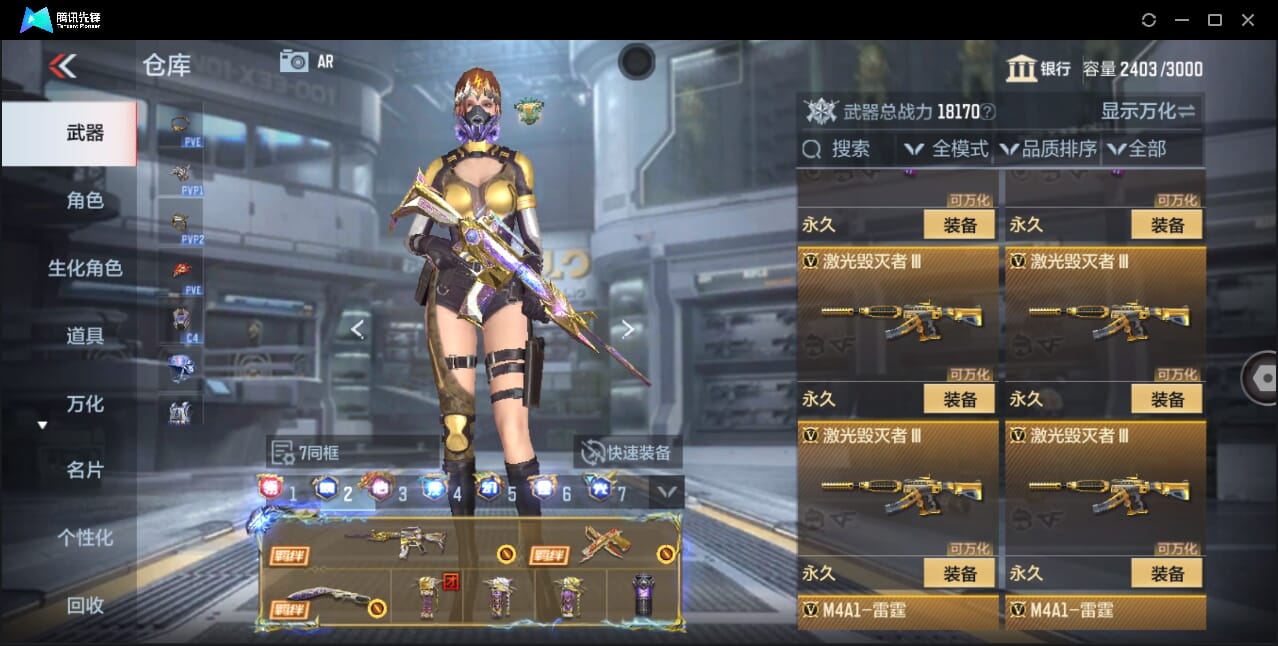
Task: Open the 7同框 loadout frame option
Action: (307, 453)
